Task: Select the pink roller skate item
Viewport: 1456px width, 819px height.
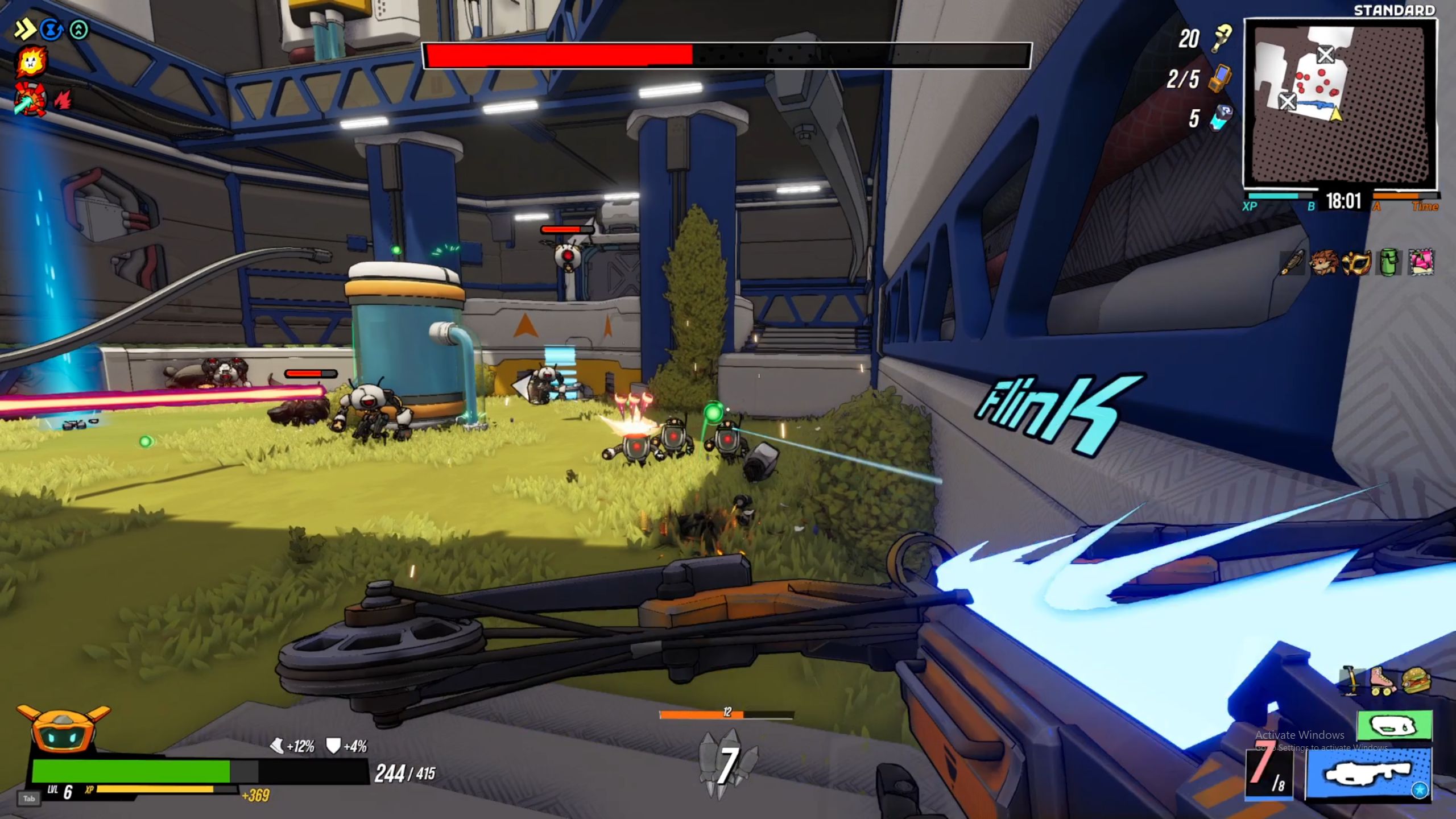Action: point(1384,680)
